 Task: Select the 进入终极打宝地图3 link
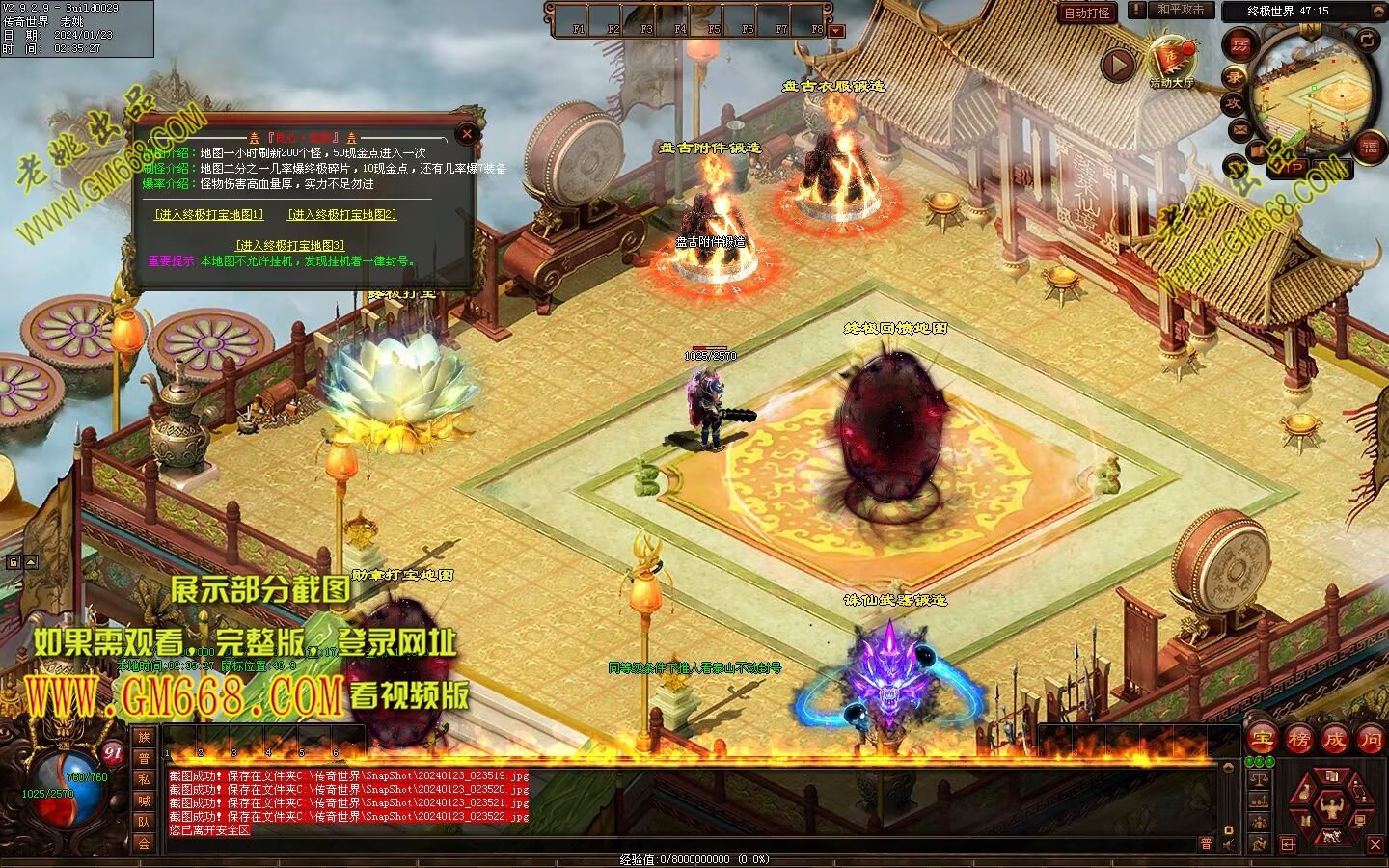(289, 245)
